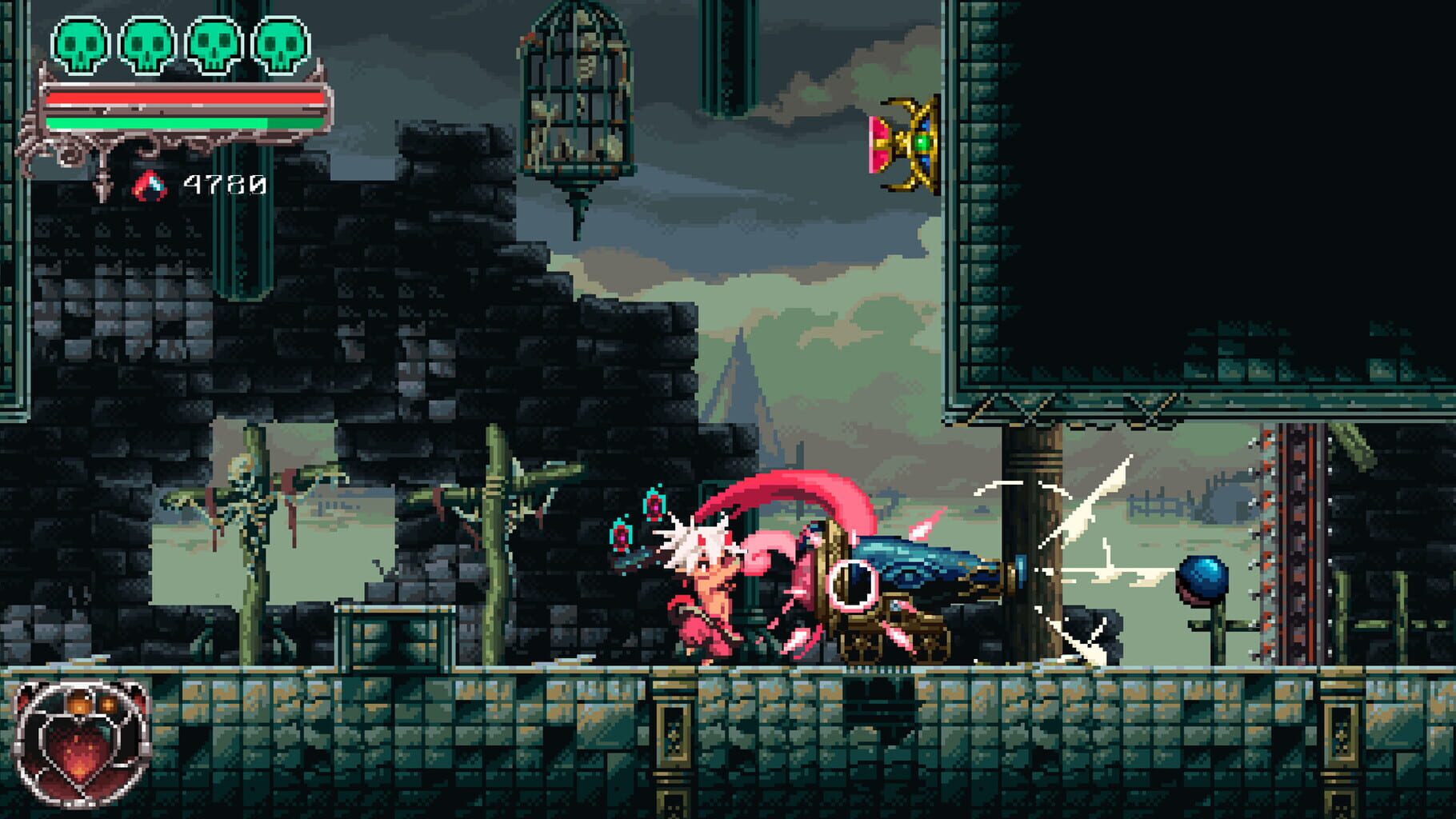The height and width of the screenshot is (819, 1456).
Task: Select the golden crown pickup near the top
Action: point(908,144)
